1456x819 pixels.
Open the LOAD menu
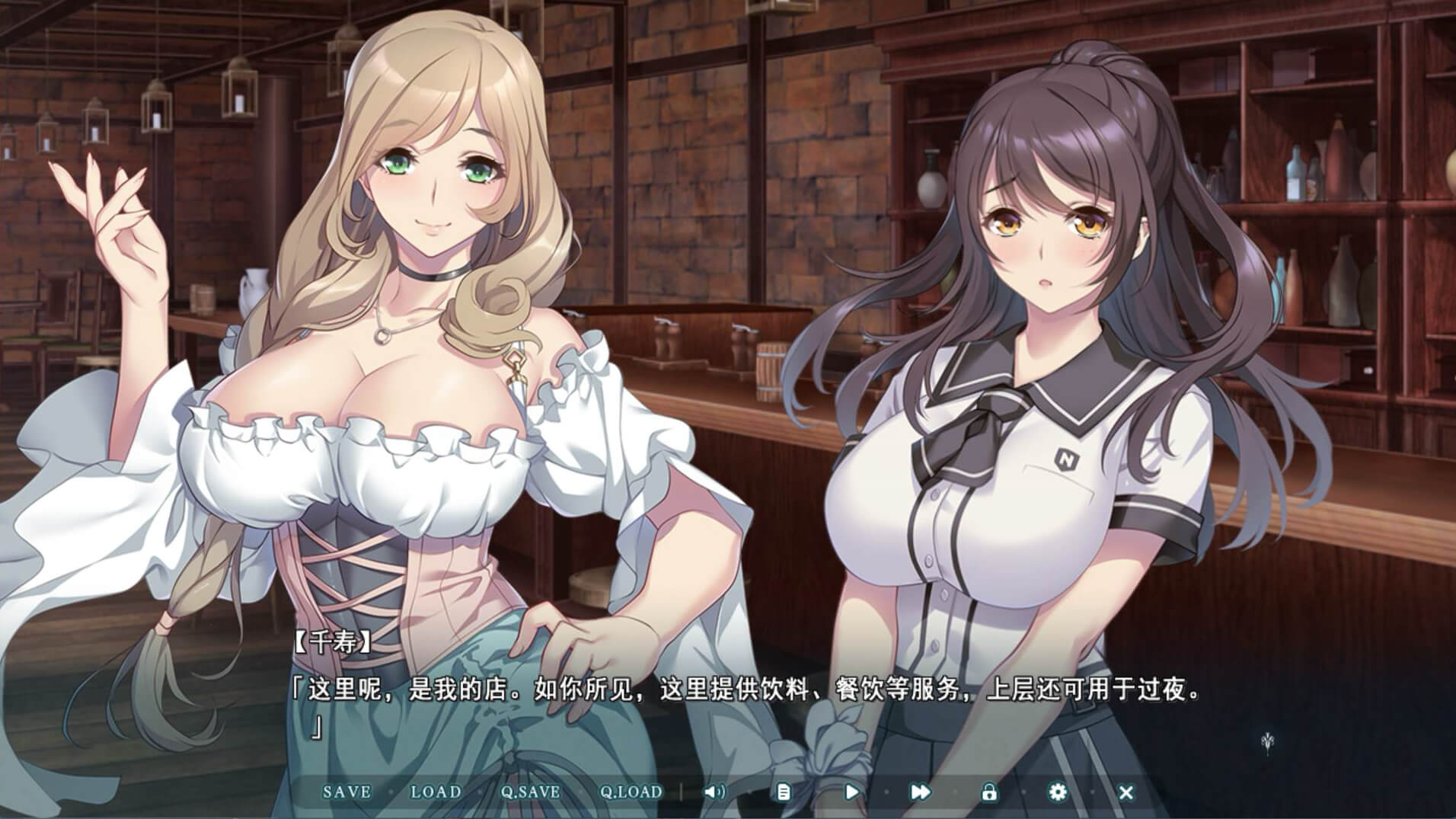436,792
